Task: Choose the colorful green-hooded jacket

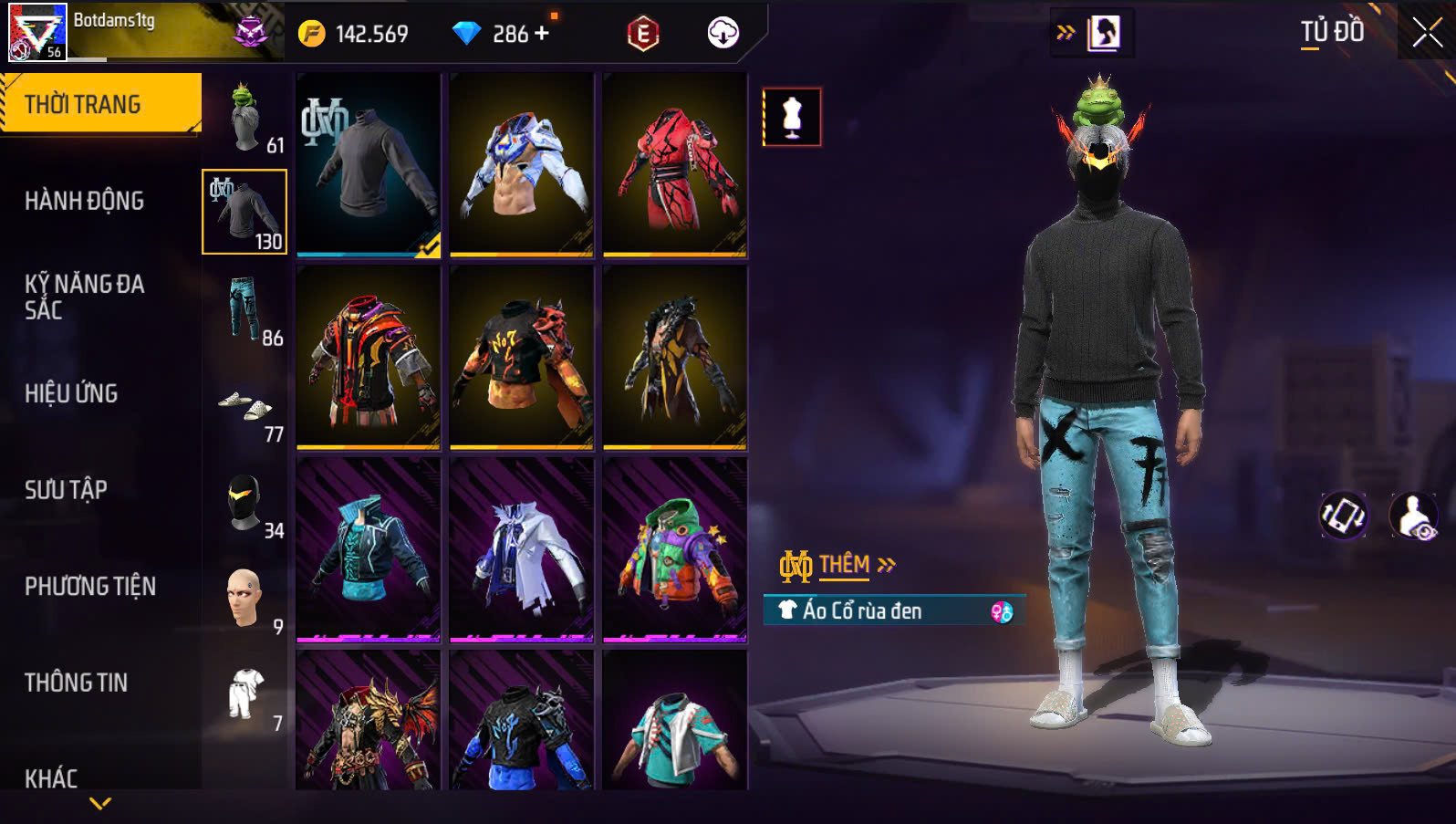Action: pyautogui.click(x=675, y=549)
